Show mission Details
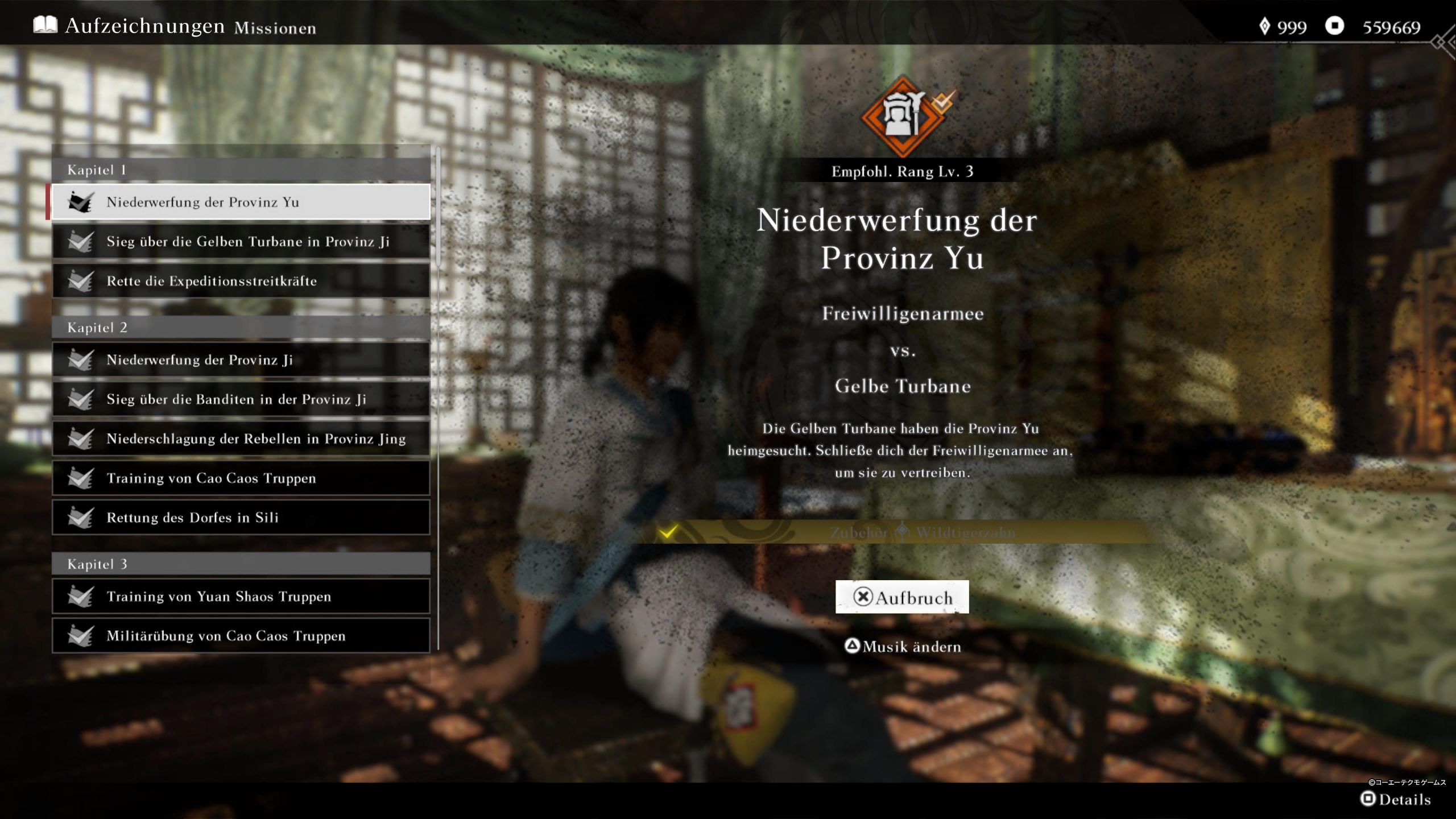The height and width of the screenshot is (819, 1456). click(x=1395, y=799)
